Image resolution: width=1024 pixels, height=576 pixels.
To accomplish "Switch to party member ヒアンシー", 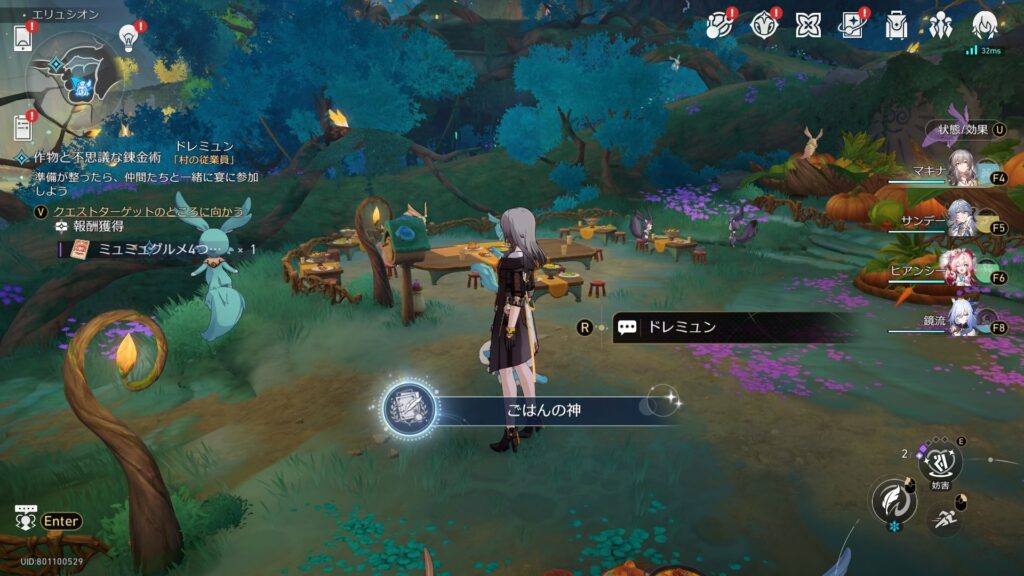I will [x=962, y=271].
